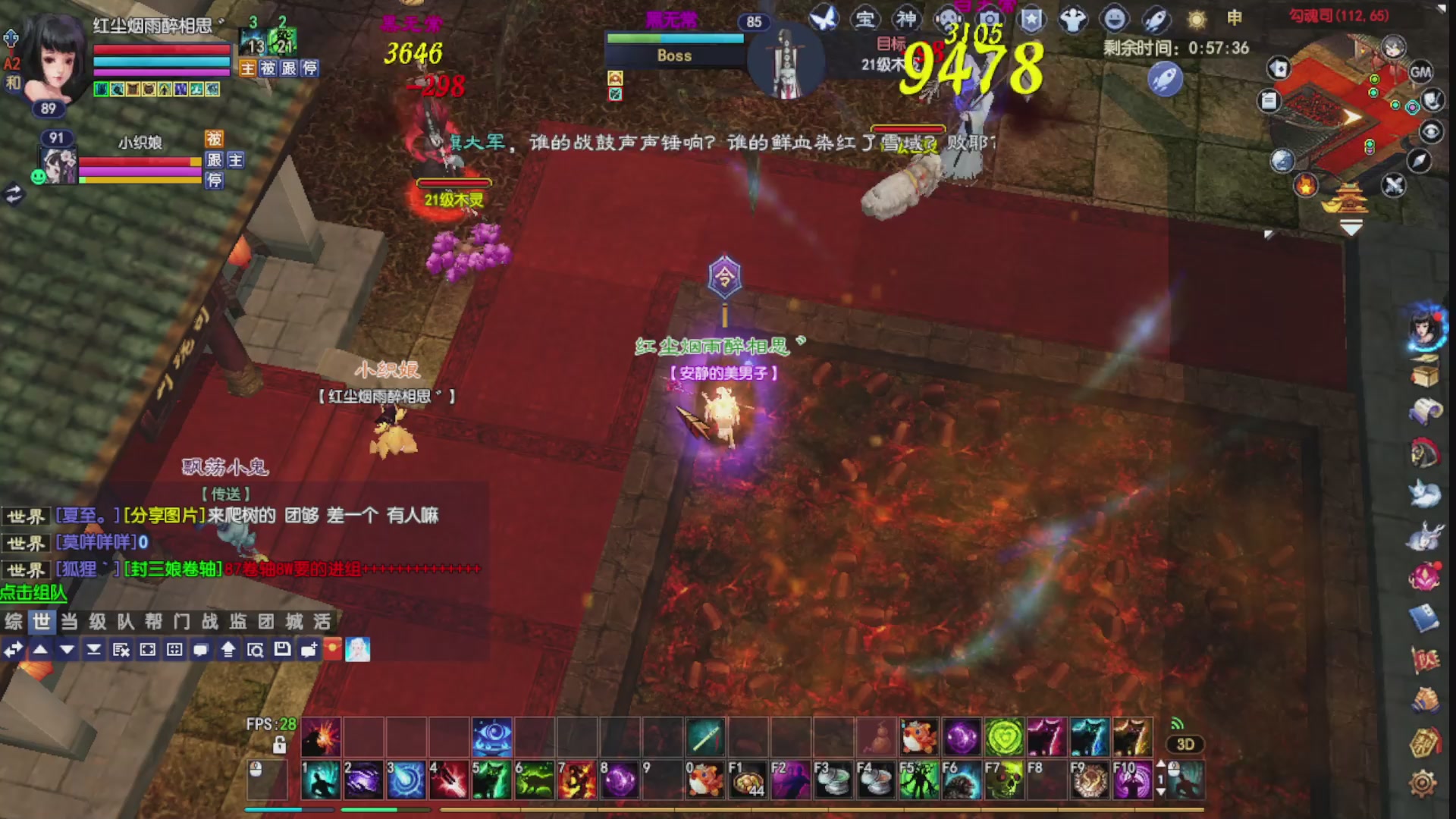Click the scroll-to-bottom arrow in chat toolbar
This screenshot has width=1456, height=819.
95,651
